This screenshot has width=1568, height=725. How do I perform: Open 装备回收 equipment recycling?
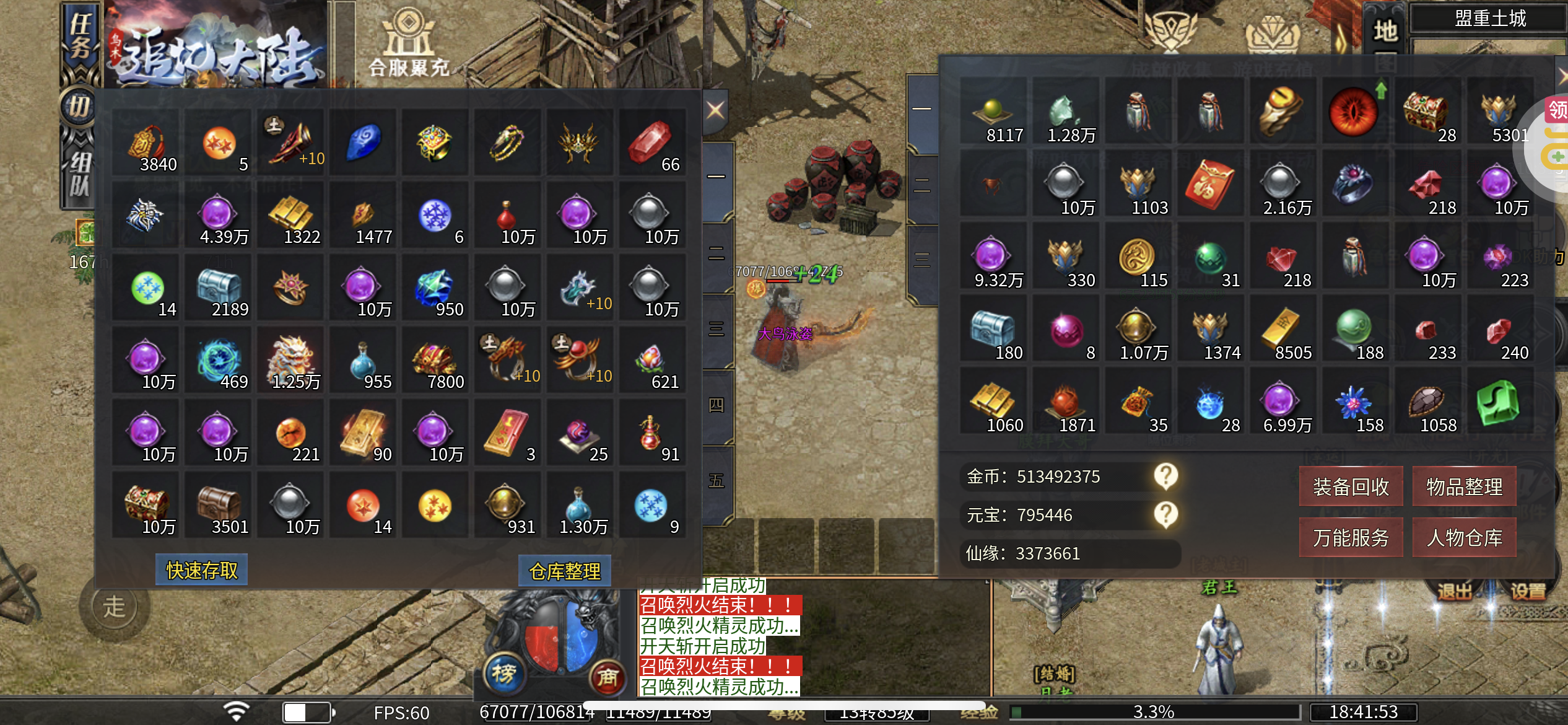click(x=1351, y=486)
